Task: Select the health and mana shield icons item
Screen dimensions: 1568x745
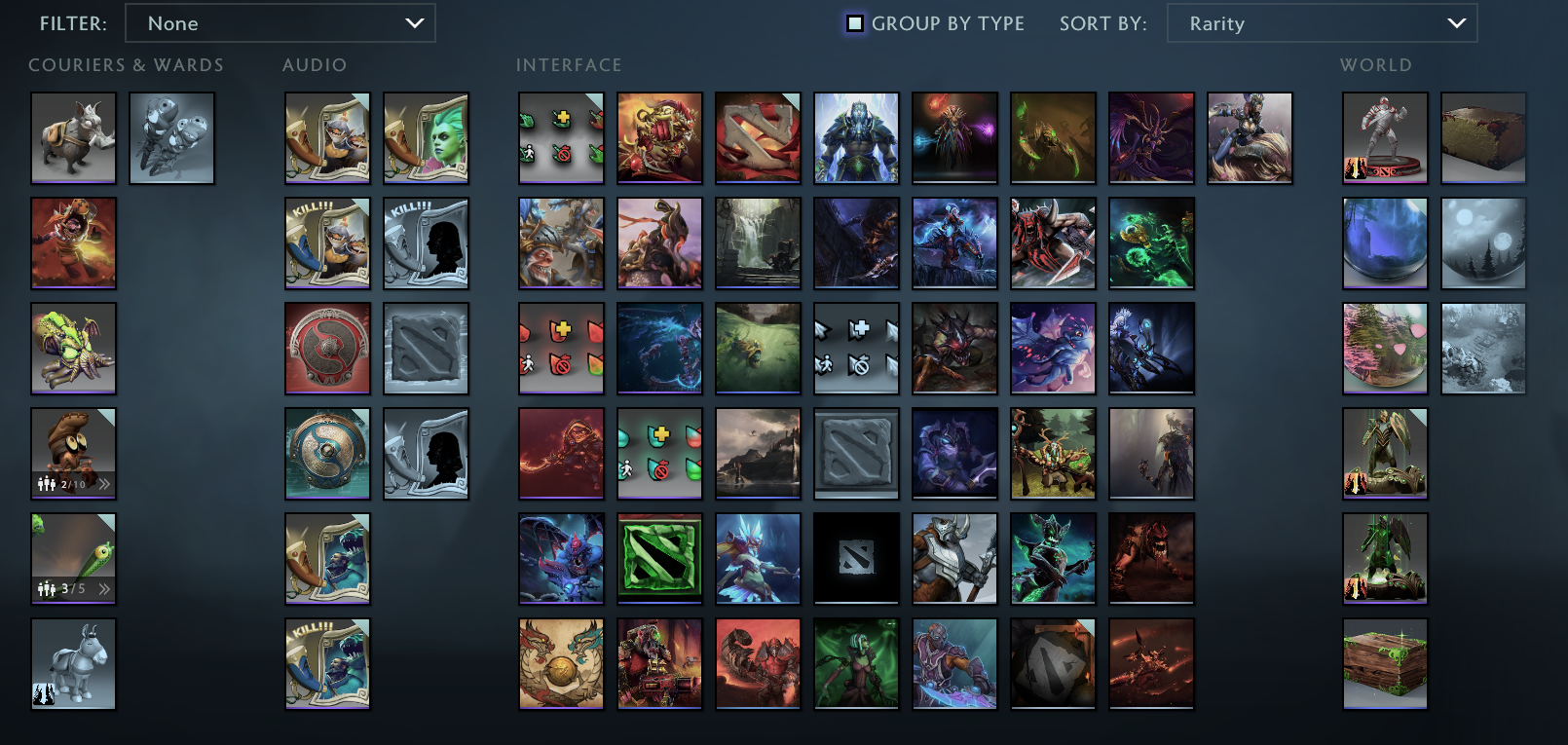Action: tap(659, 453)
